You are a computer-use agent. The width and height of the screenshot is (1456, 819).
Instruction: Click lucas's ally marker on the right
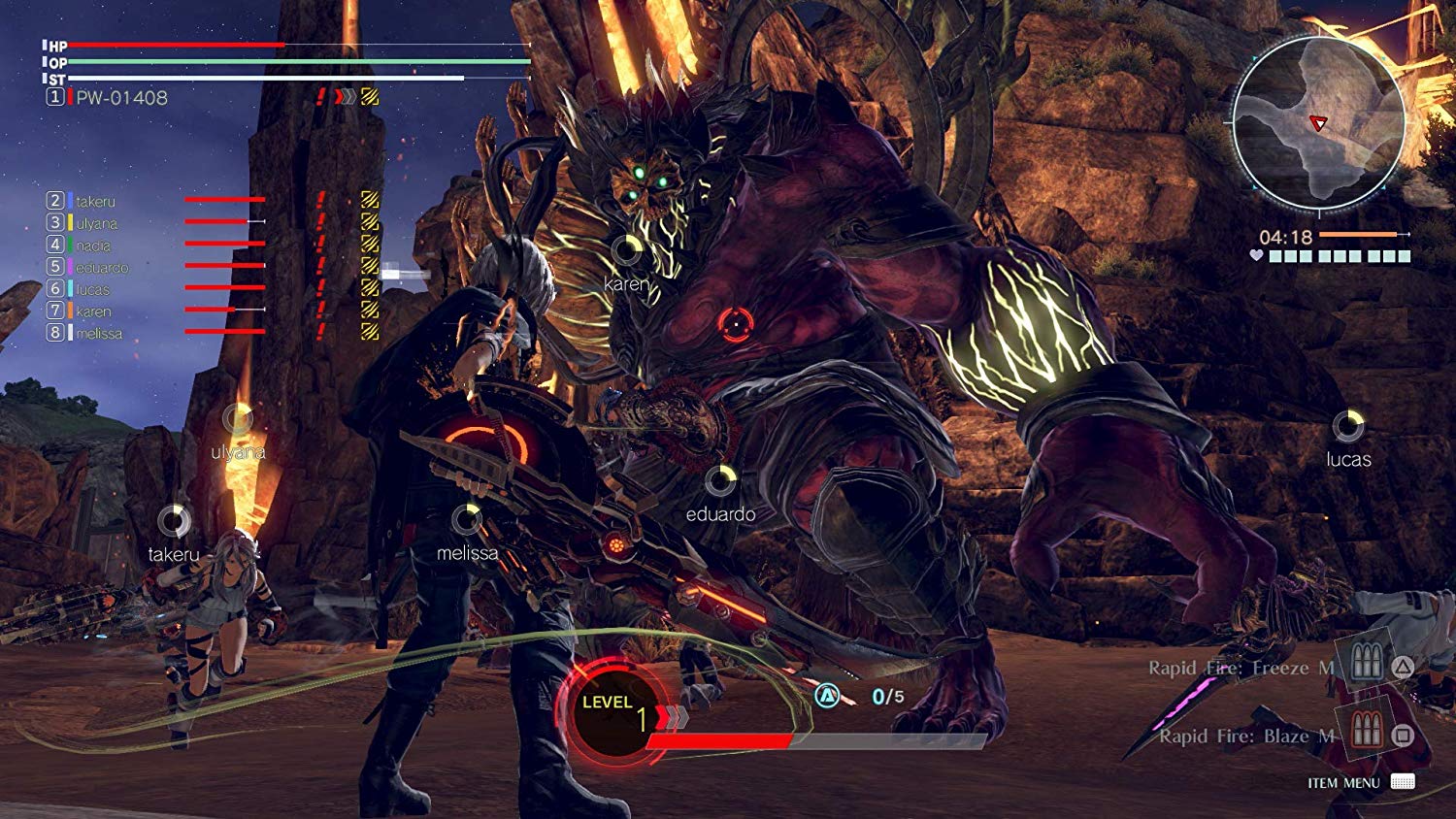pyautogui.click(x=1347, y=424)
